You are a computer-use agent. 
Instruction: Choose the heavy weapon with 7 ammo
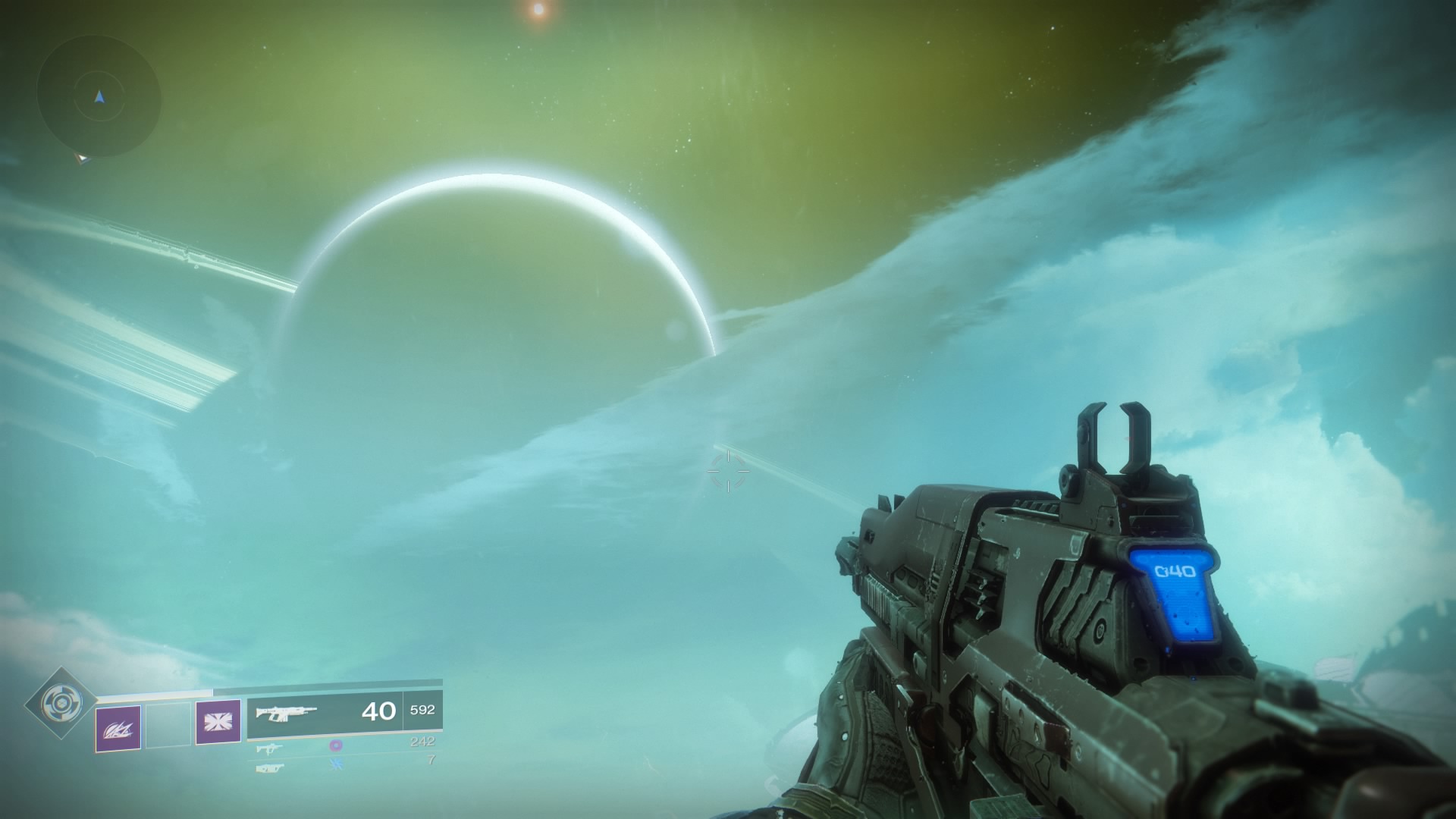(x=270, y=768)
